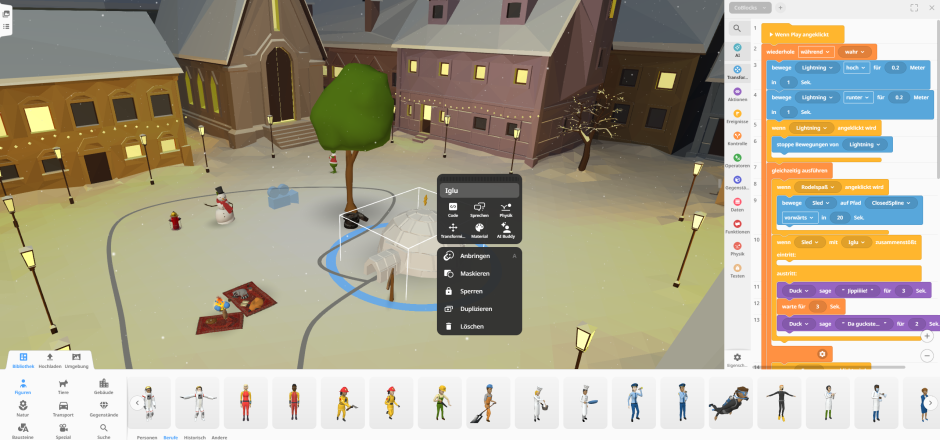Open the Ereignisse block category
This screenshot has width=940, height=440.
(737, 117)
